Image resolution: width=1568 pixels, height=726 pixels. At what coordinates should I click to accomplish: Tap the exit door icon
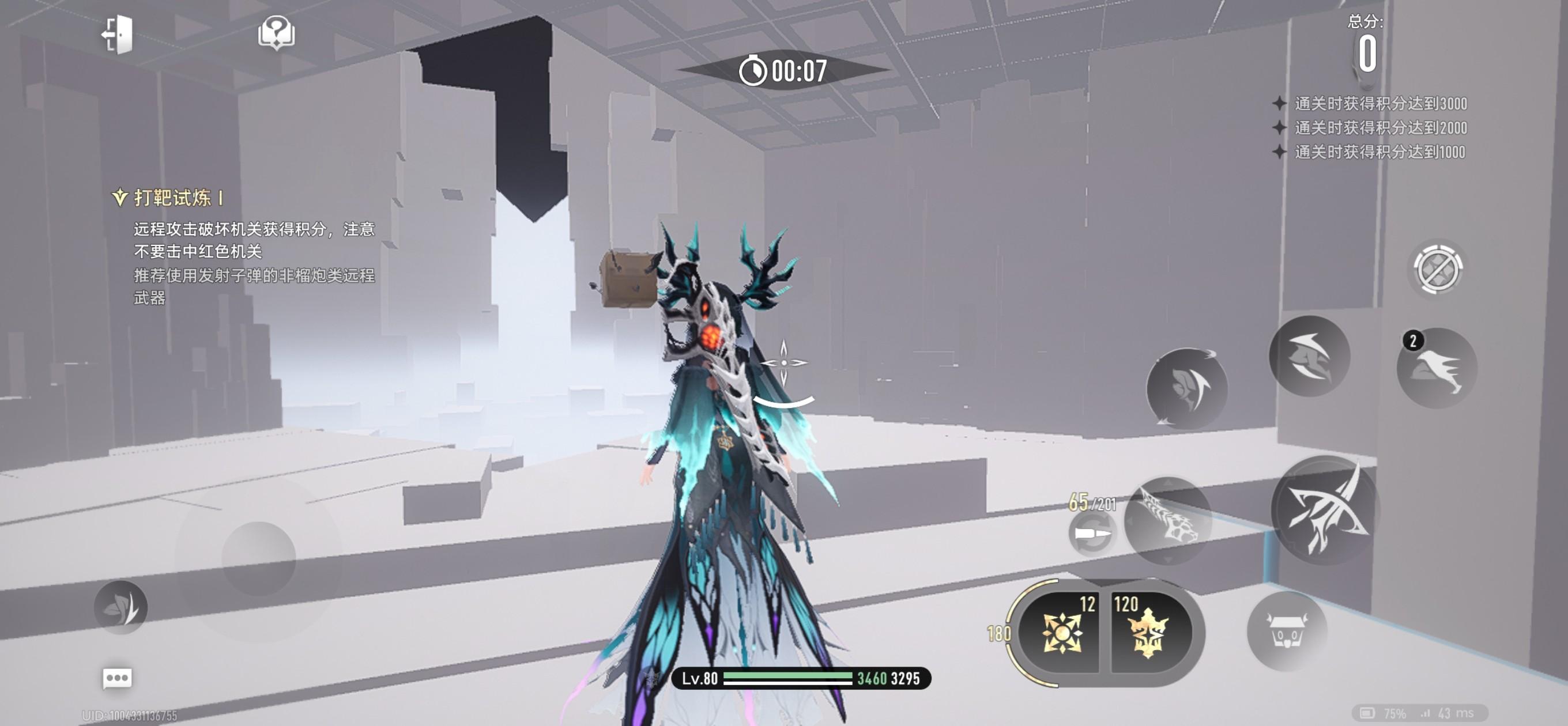click(x=118, y=34)
